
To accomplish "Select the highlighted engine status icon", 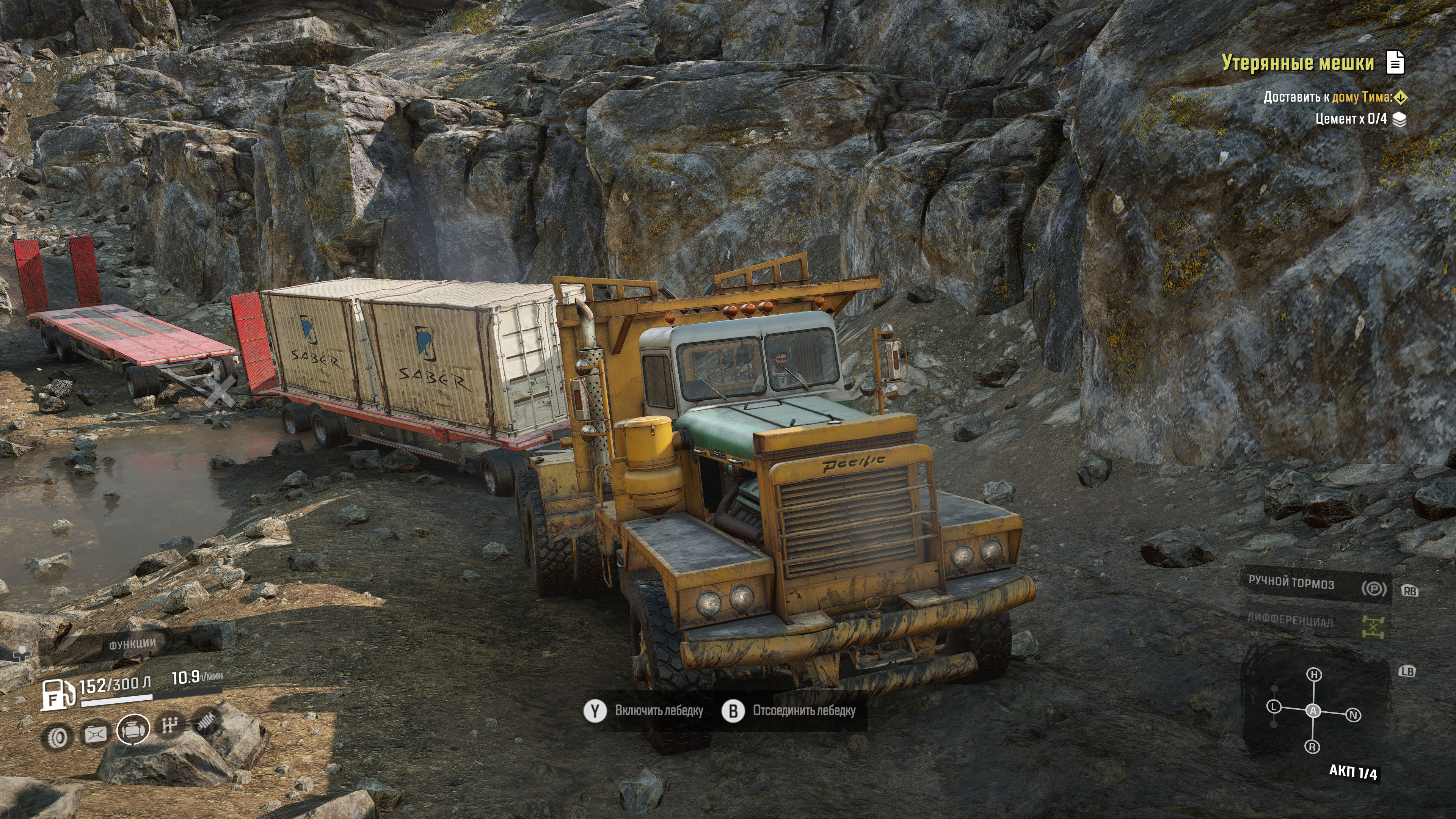I will pyautogui.click(x=133, y=730).
